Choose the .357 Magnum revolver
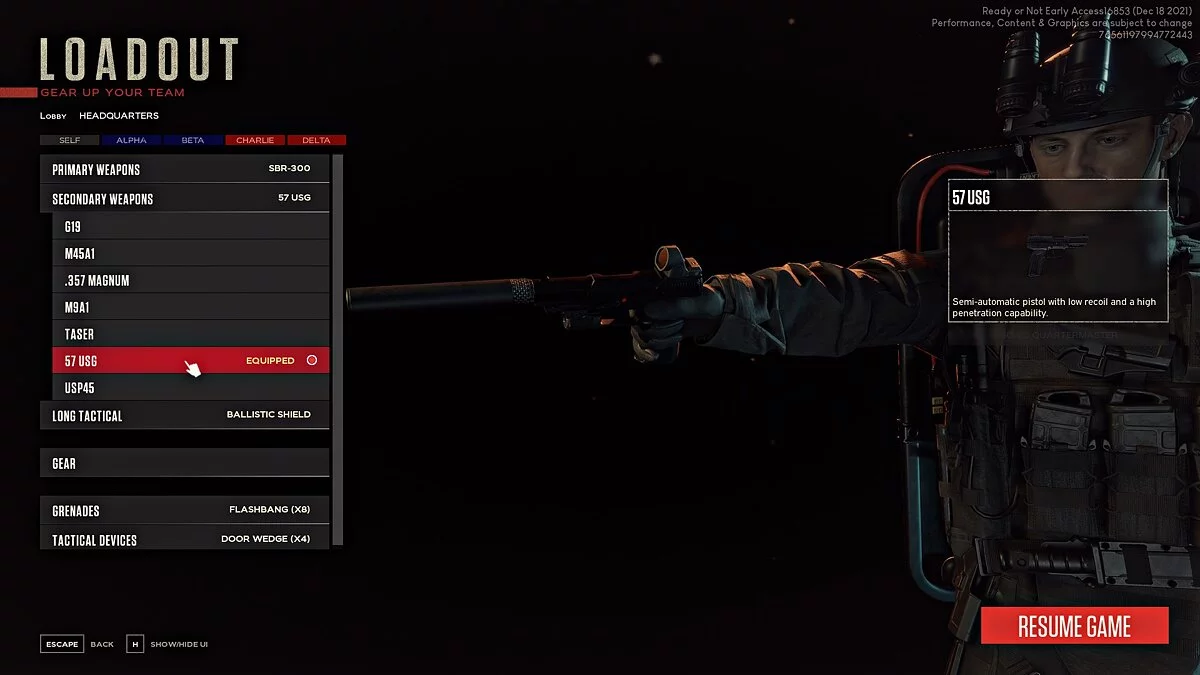 coord(190,281)
